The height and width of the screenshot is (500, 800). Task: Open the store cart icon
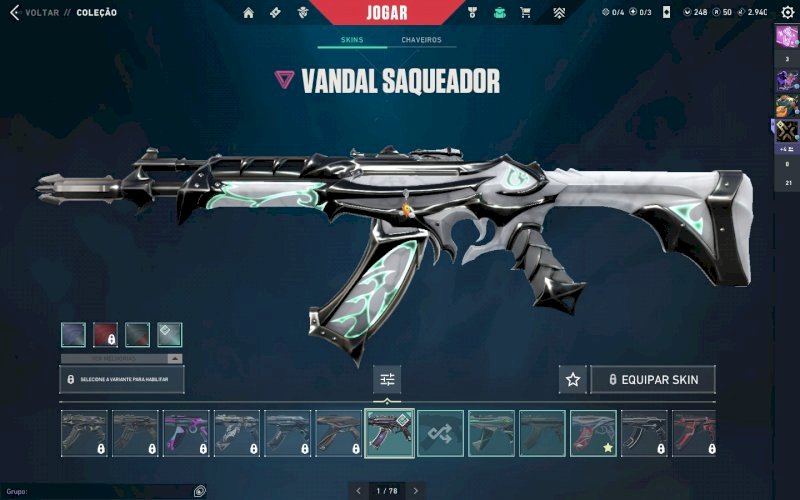point(525,12)
